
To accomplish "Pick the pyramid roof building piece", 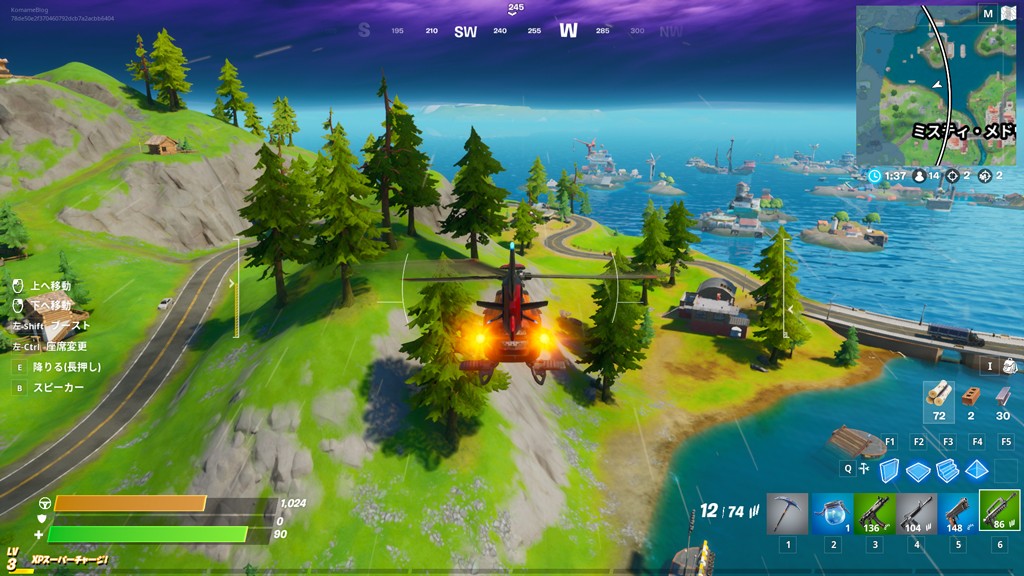I will click(x=977, y=470).
